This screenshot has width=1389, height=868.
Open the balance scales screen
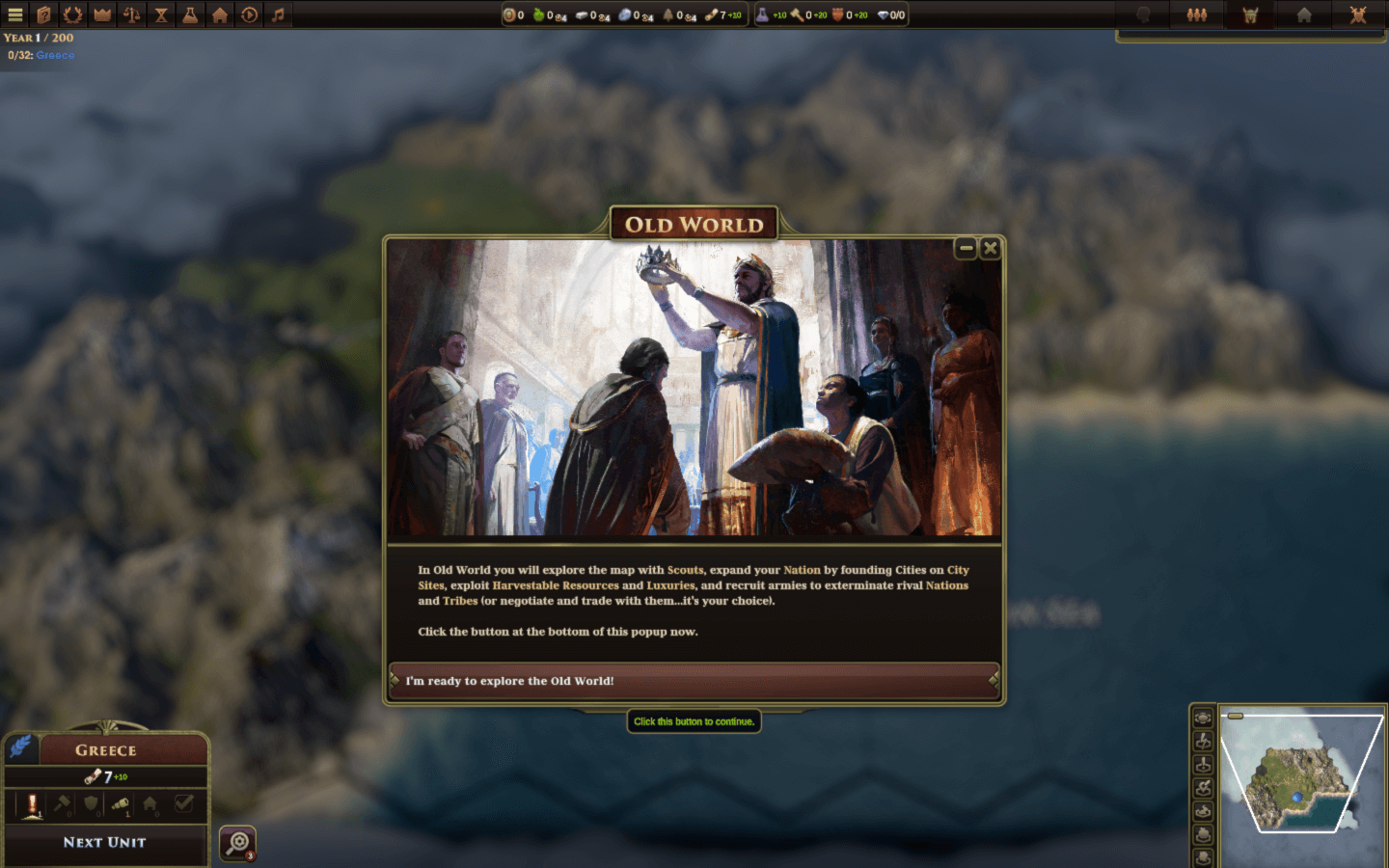click(x=131, y=14)
